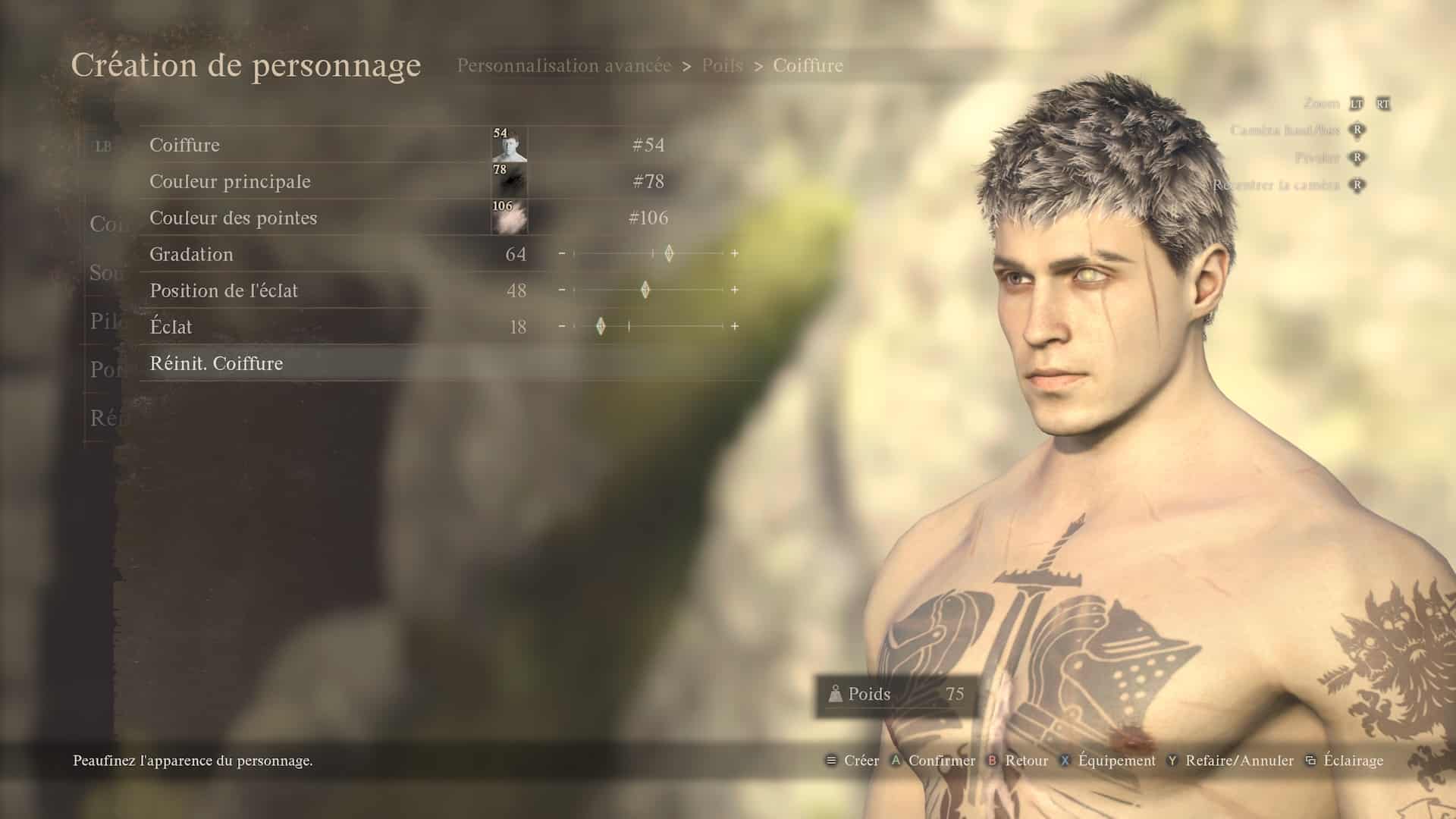Increase Éclat using the plus button
The height and width of the screenshot is (819, 1456).
click(x=735, y=326)
